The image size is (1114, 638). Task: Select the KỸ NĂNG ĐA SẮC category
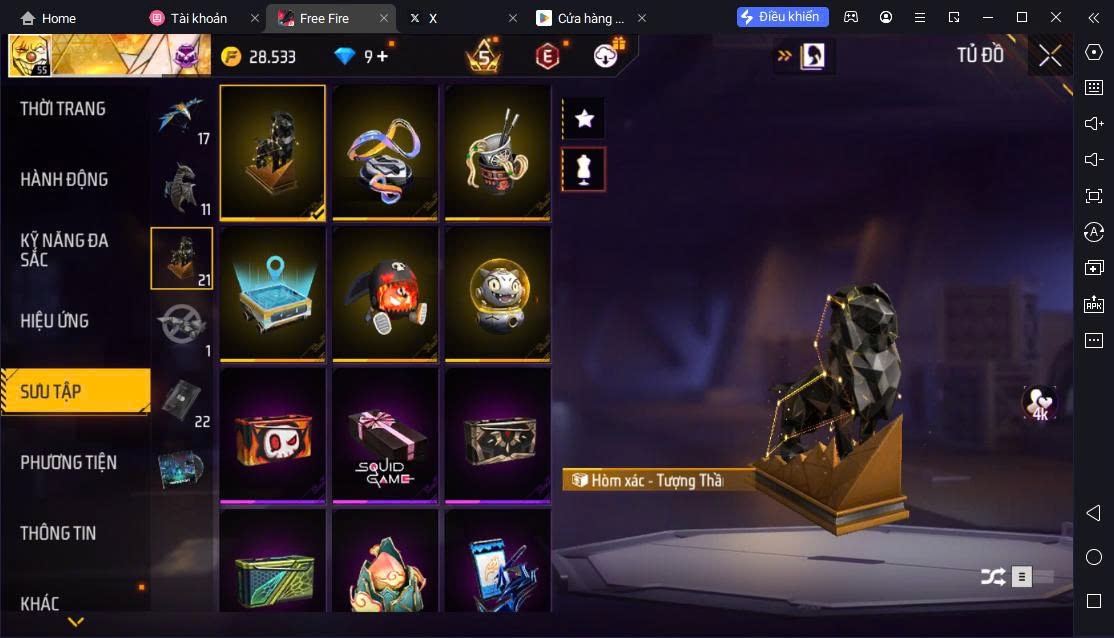64,250
